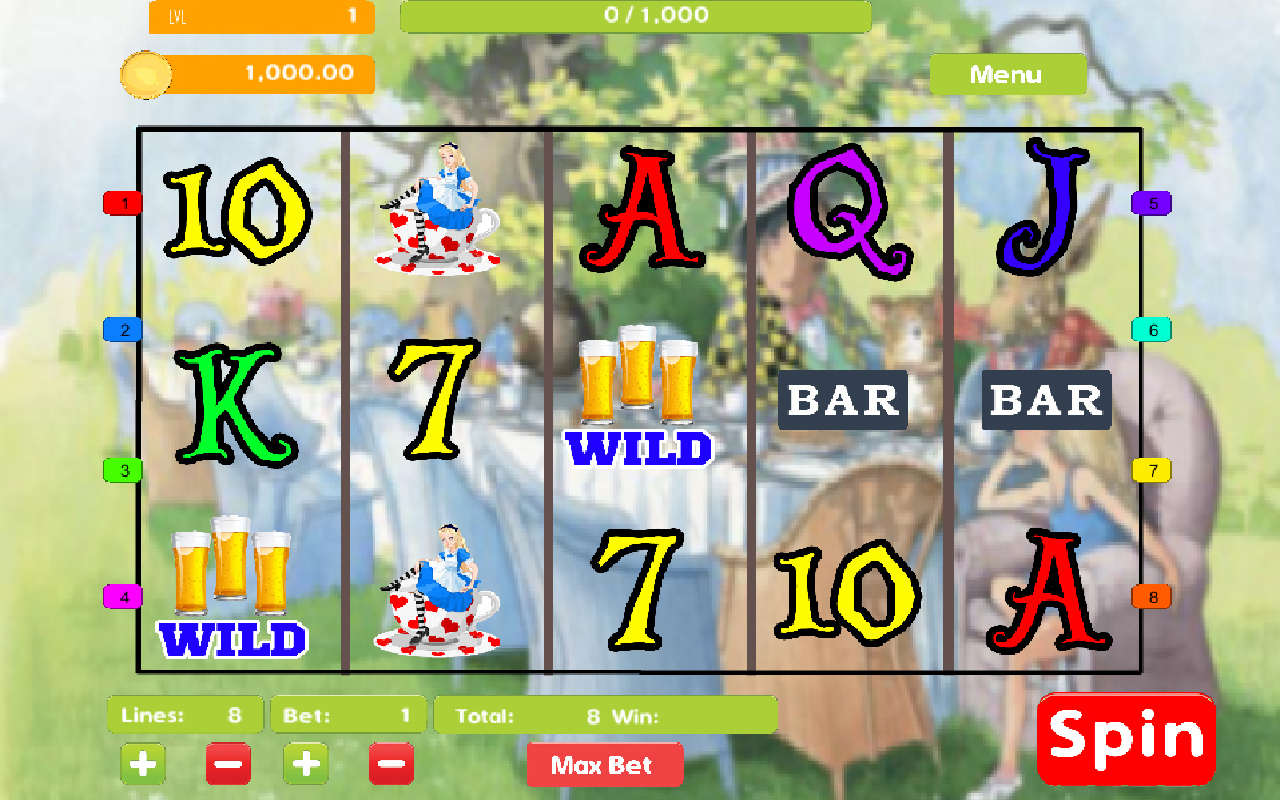Screen dimensions: 1280x800
Task: Click the gold coin icon beside the balance
Action: coord(145,74)
